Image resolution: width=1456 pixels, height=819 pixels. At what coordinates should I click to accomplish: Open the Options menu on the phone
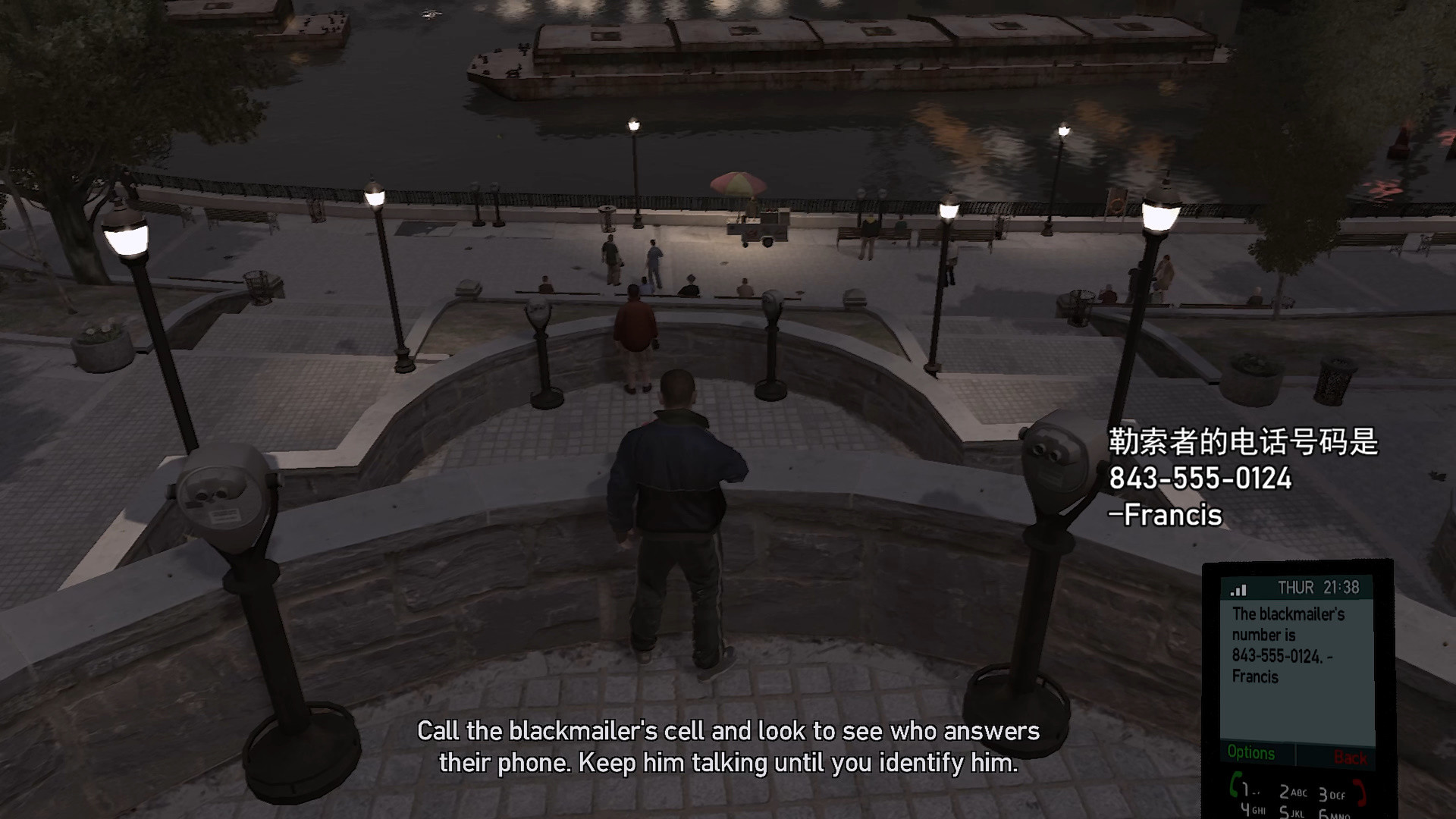tap(1253, 753)
